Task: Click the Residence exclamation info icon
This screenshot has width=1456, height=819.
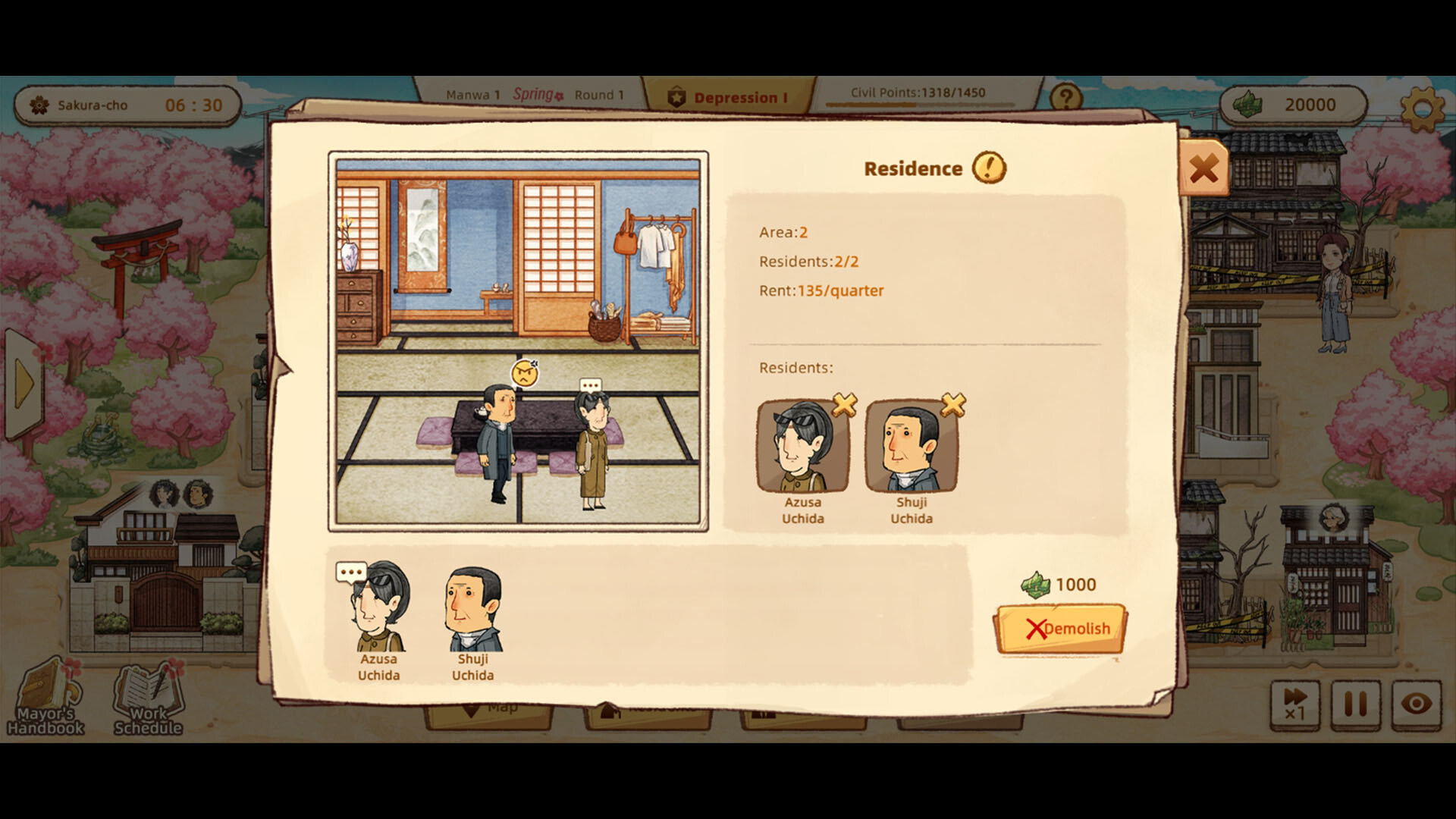Action: click(989, 168)
